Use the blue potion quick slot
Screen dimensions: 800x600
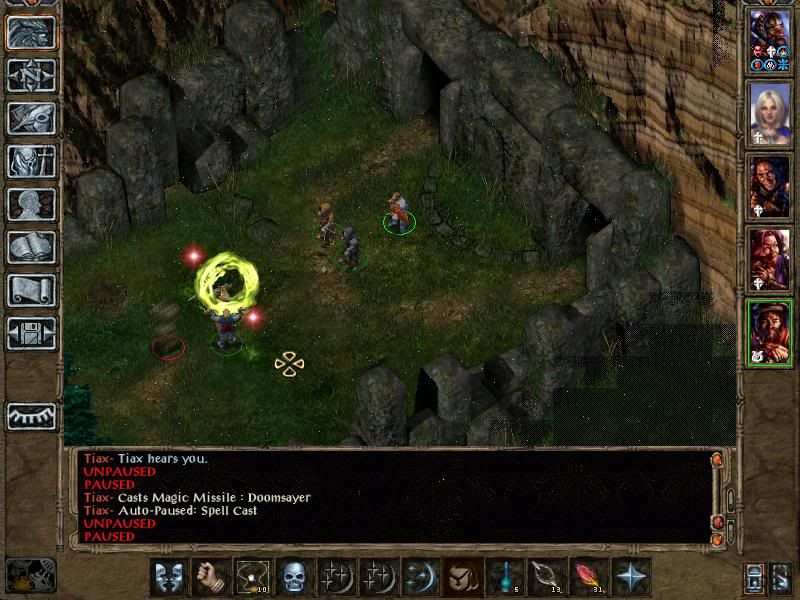pos(504,577)
